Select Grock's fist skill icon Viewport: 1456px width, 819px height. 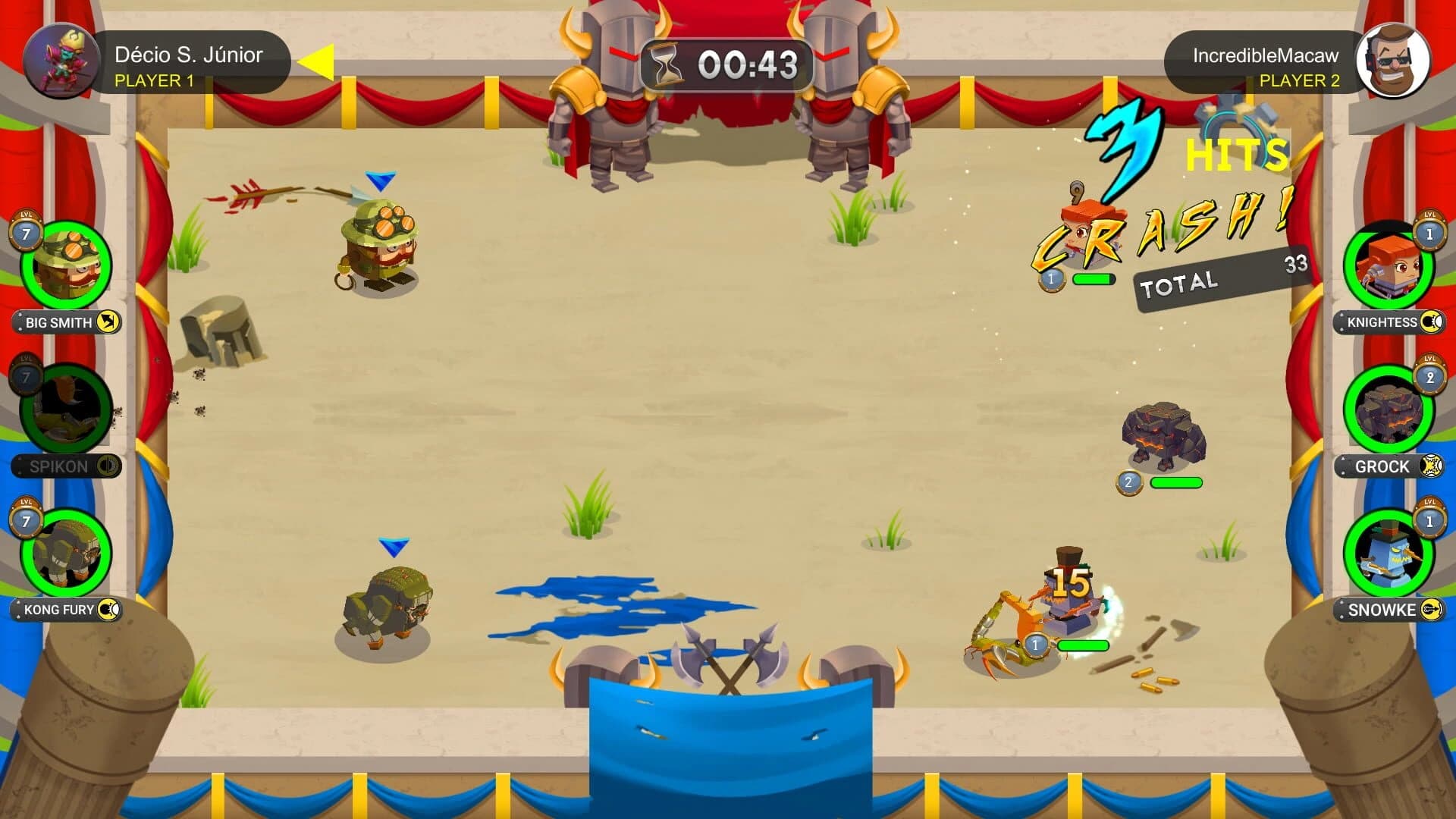1430,467
